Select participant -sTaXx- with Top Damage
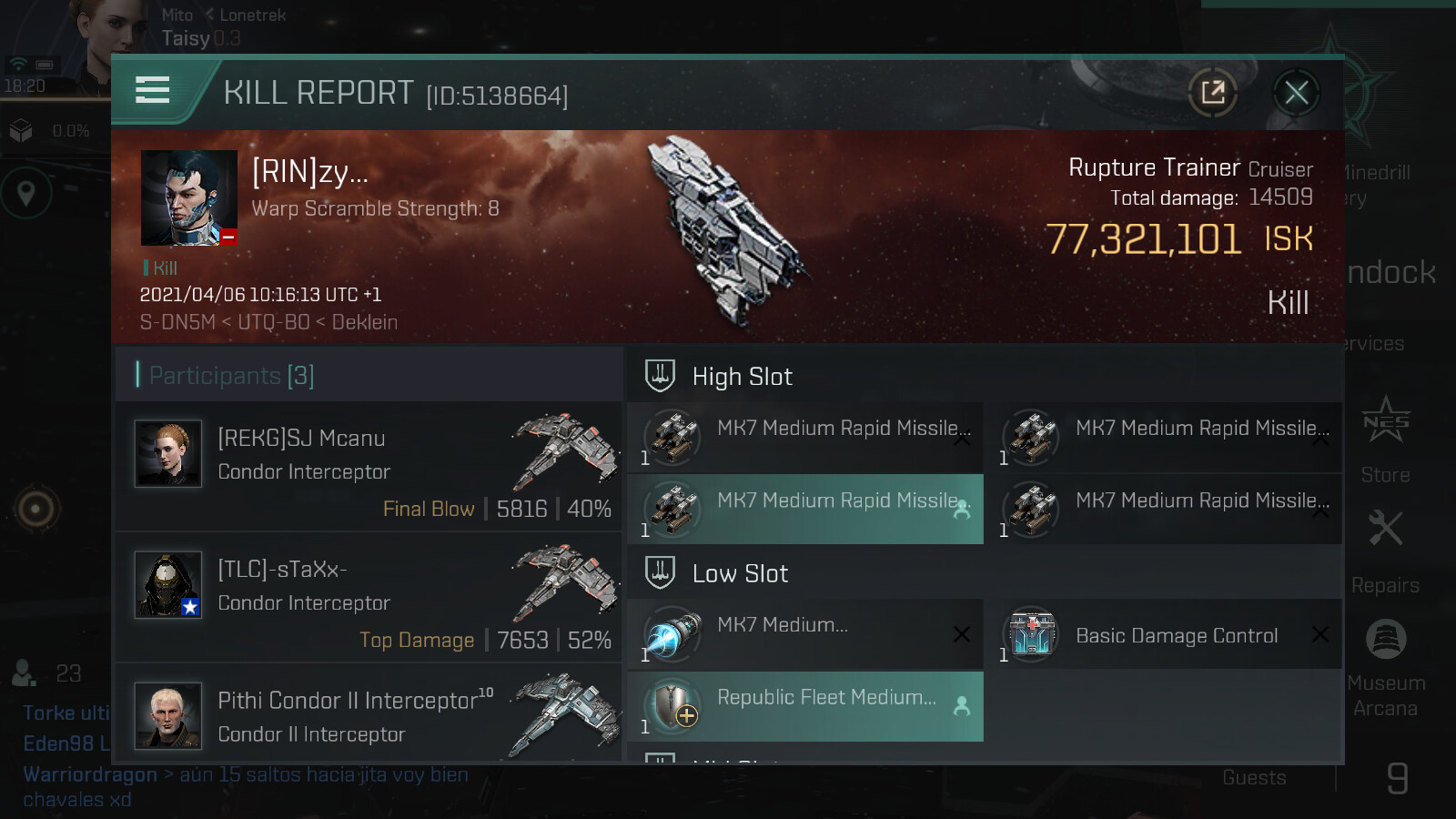 pos(369,598)
